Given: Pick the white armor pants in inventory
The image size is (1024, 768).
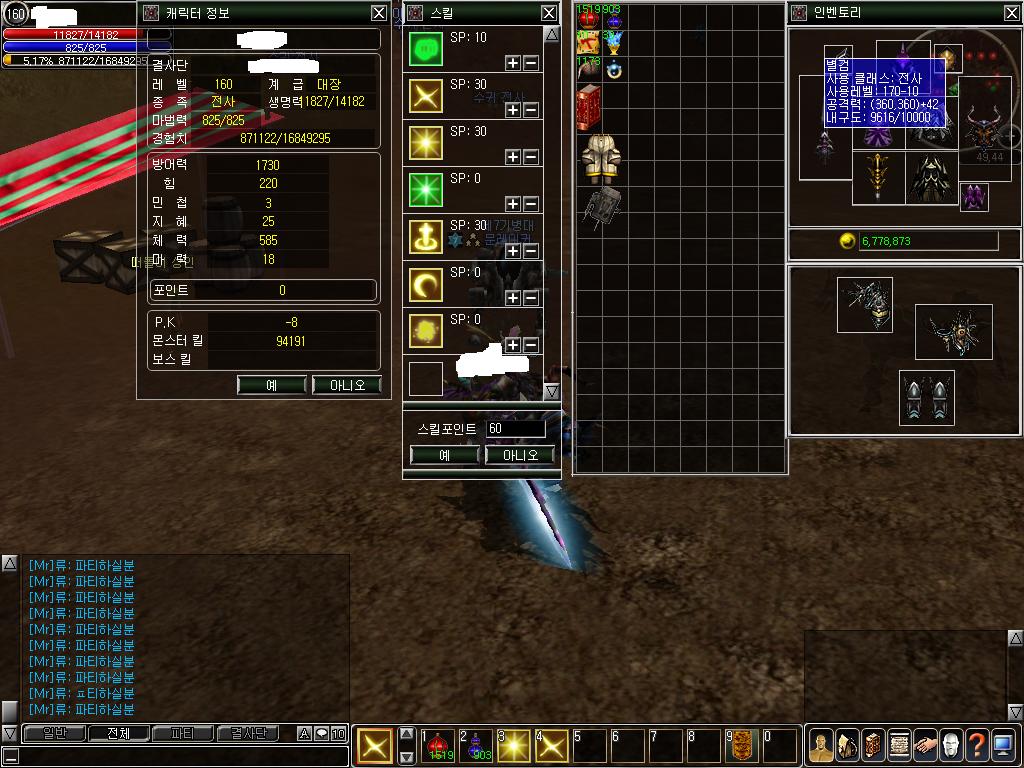Looking at the screenshot, I should (x=598, y=157).
